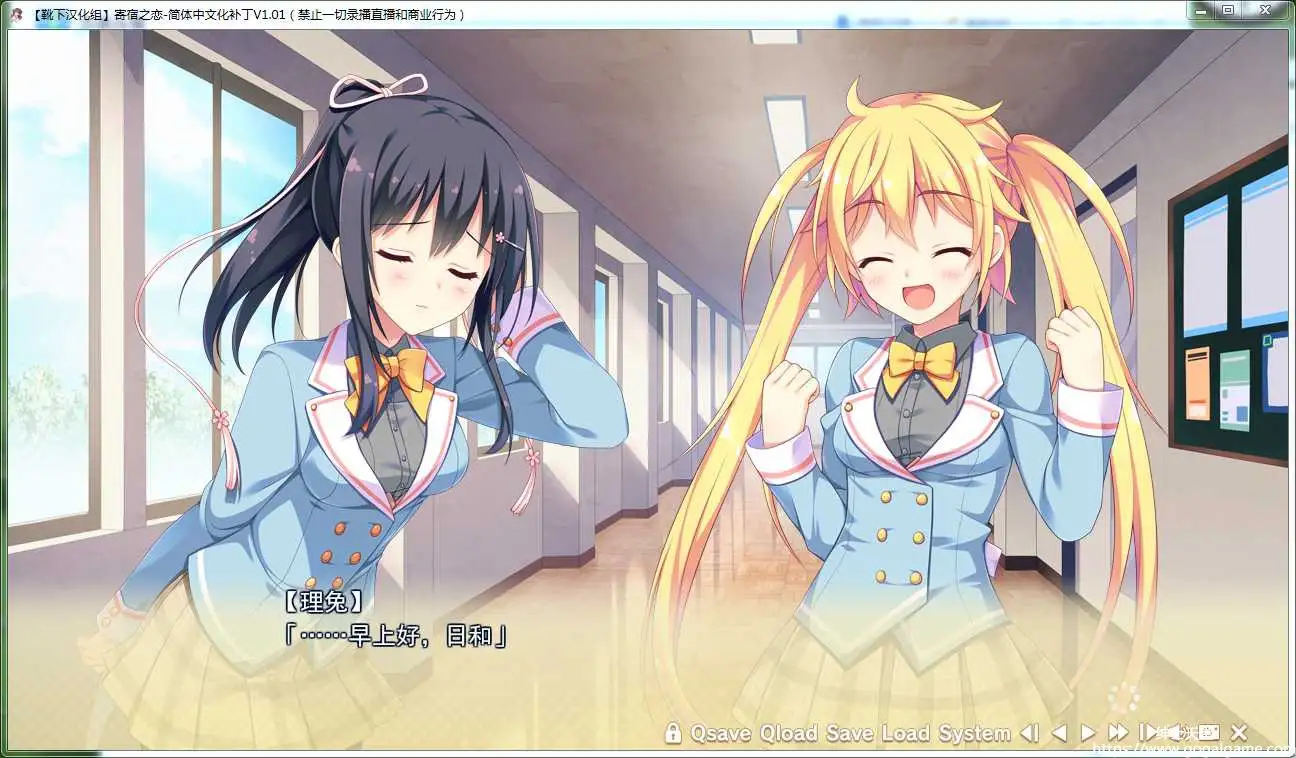Start auto mode with the play icon
Viewport: 1296px width, 758px height.
click(x=1087, y=732)
